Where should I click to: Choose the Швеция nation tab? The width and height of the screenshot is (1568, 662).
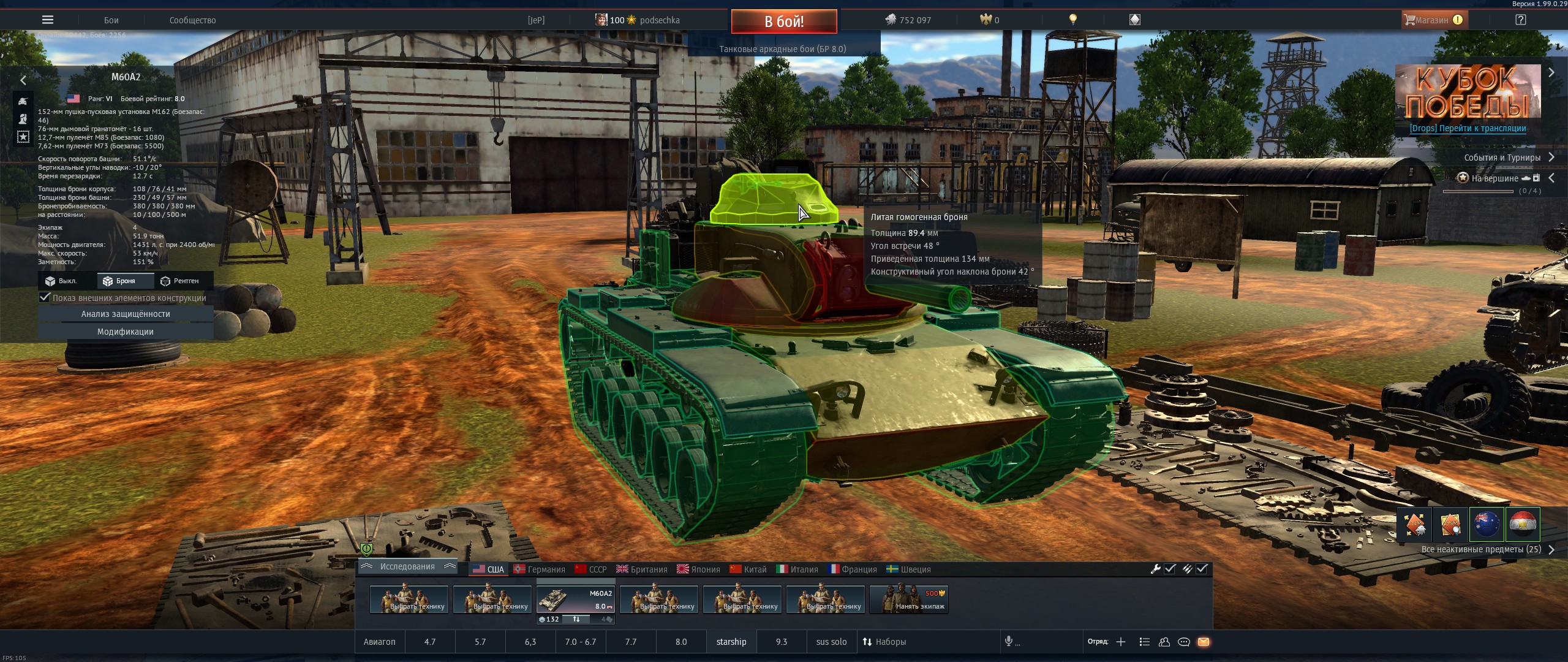[909, 569]
